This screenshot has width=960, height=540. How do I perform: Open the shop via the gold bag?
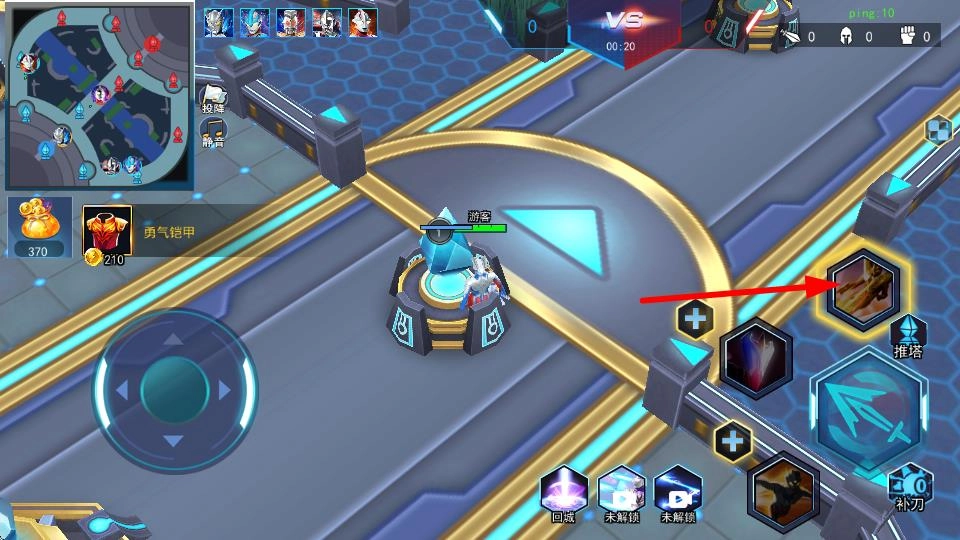coord(40,227)
